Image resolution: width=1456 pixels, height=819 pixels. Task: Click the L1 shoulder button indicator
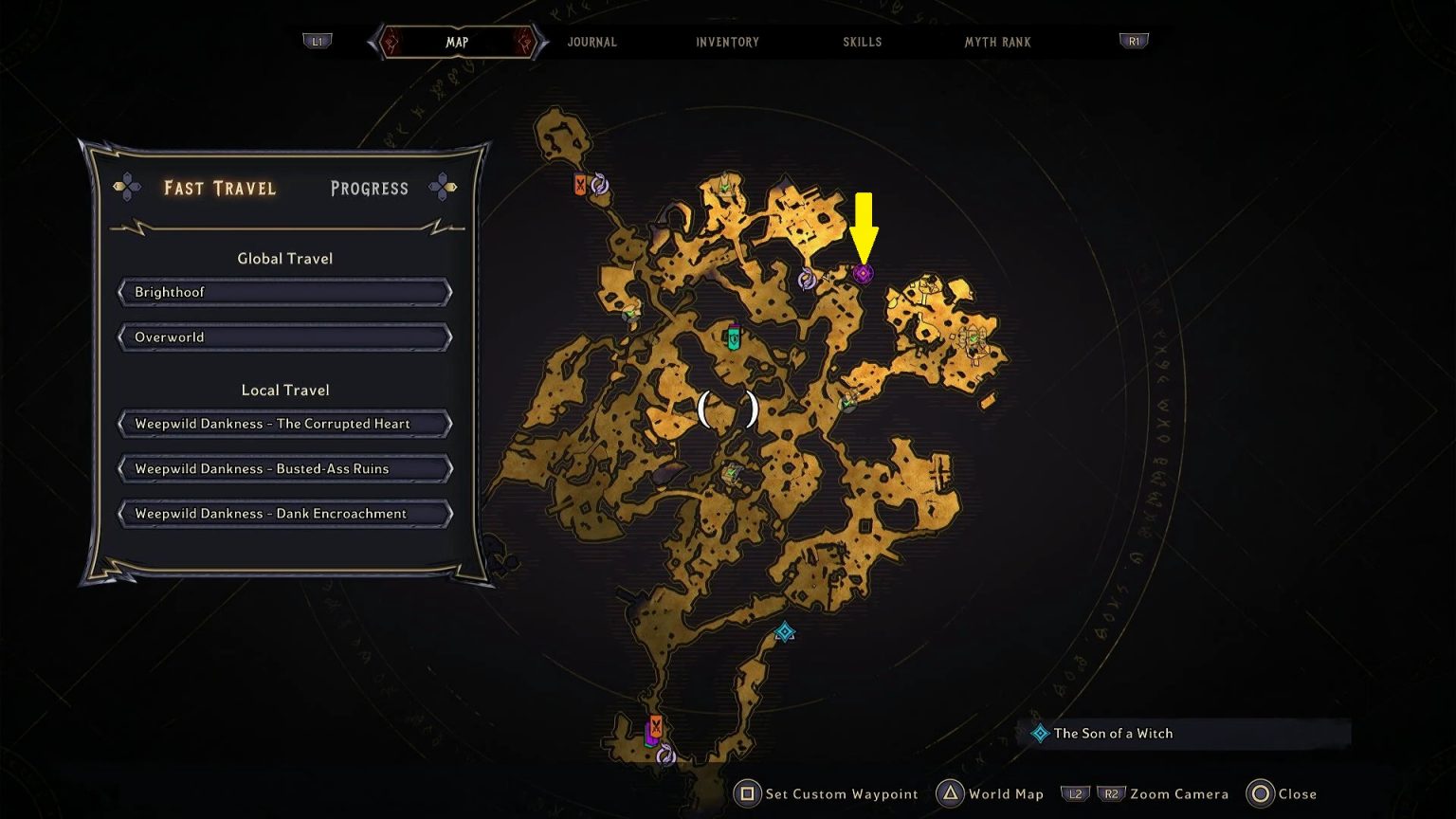(318, 40)
